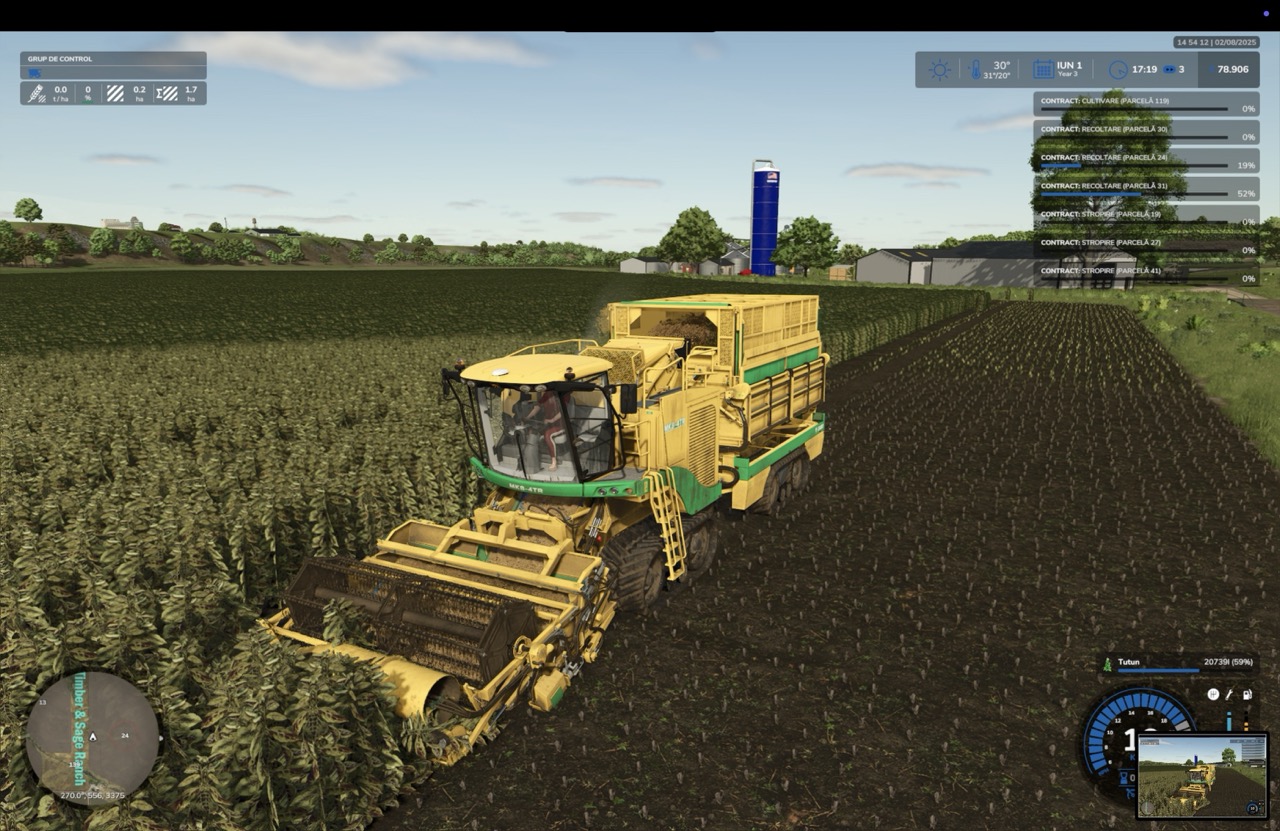Click the sun weather icon

click(x=940, y=69)
